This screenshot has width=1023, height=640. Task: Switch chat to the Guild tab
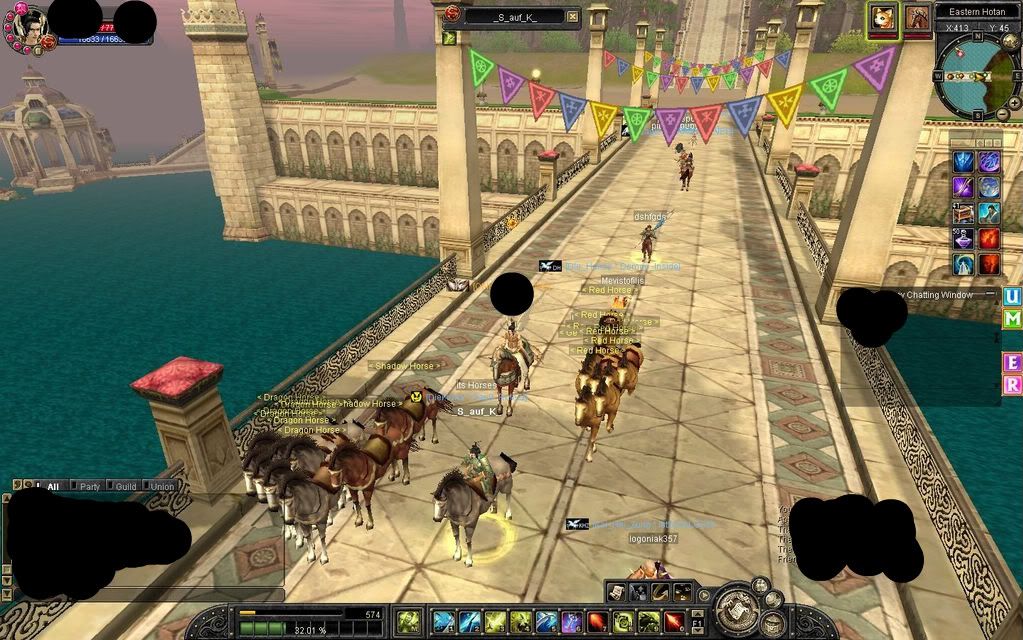point(126,486)
